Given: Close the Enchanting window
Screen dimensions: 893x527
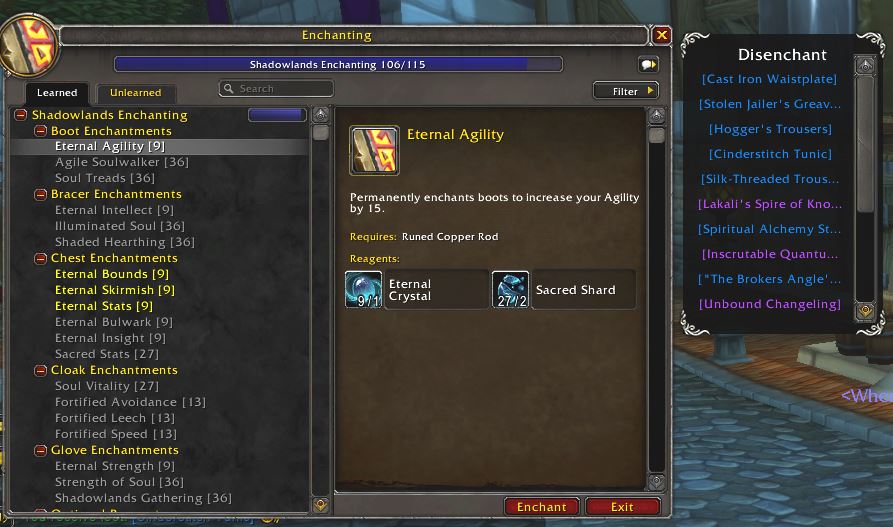Looking at the screenshot, I should pos(661,35).
